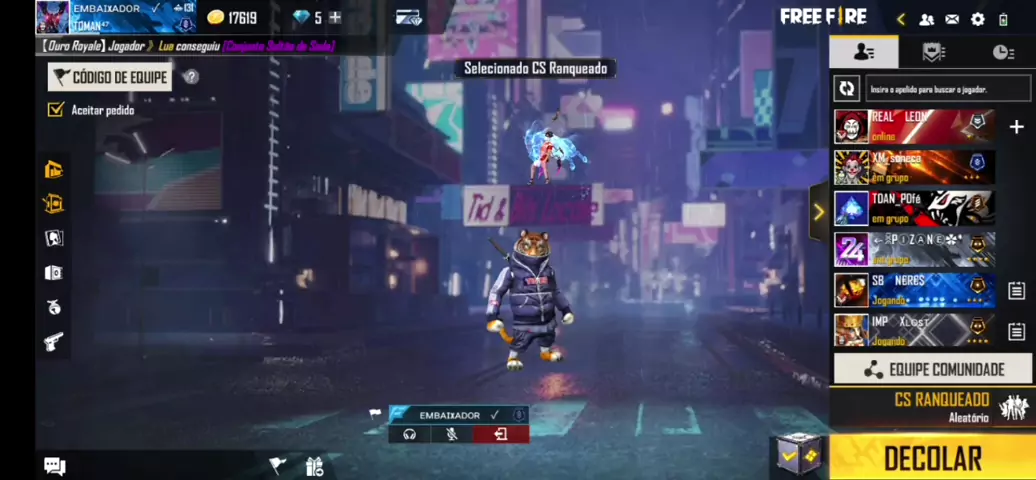Select the TOAN_PDfé friend row

coord(915,208)
